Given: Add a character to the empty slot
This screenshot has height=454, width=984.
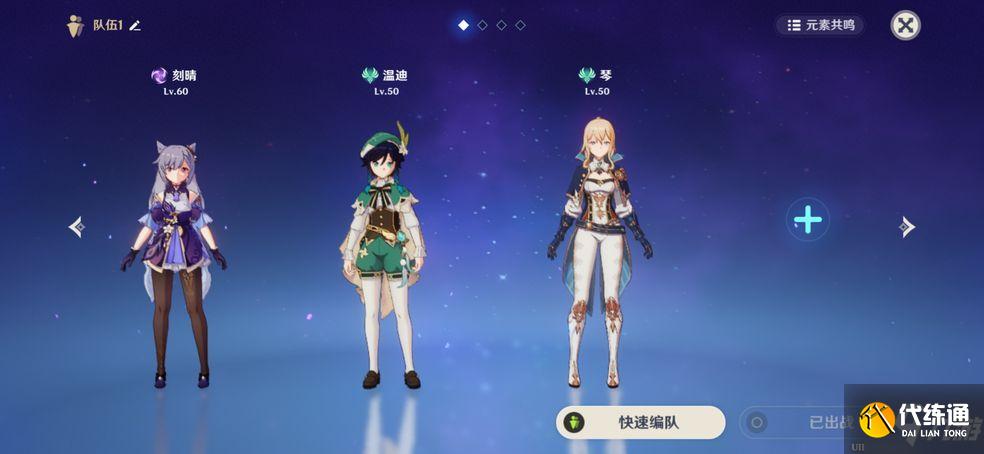Looking at the screenshot, I should point(807,219).
